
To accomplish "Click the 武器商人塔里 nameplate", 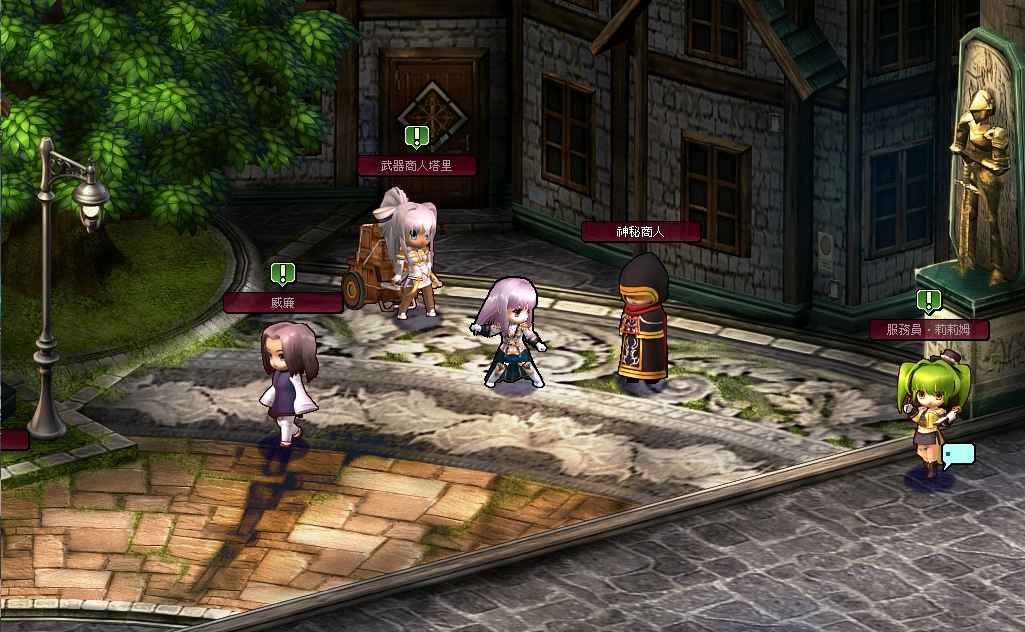I will [417, 165].
